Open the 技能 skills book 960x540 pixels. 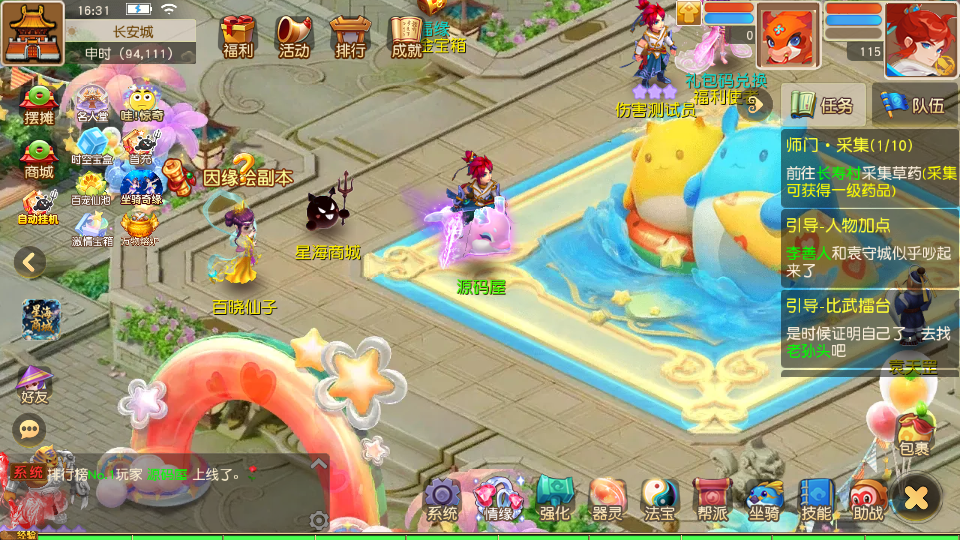click(x=816, y=498)
